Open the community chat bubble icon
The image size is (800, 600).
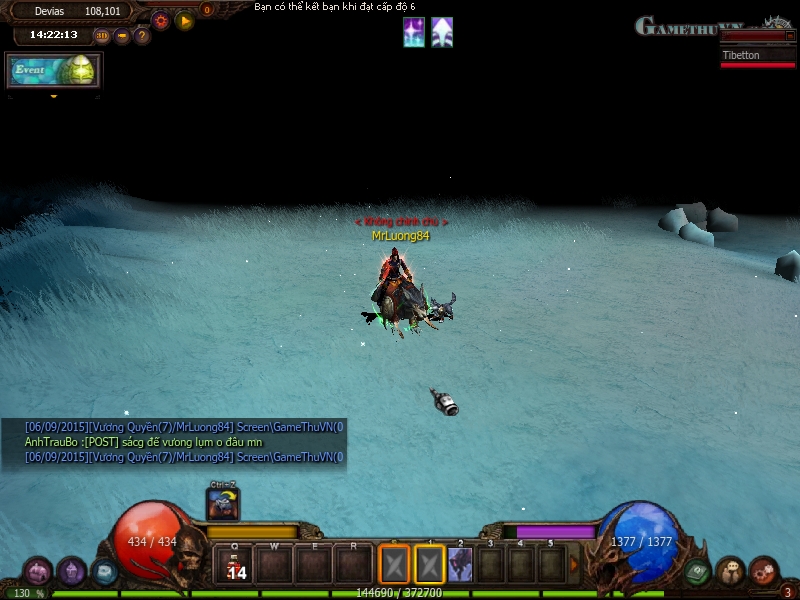click(730, 572)
